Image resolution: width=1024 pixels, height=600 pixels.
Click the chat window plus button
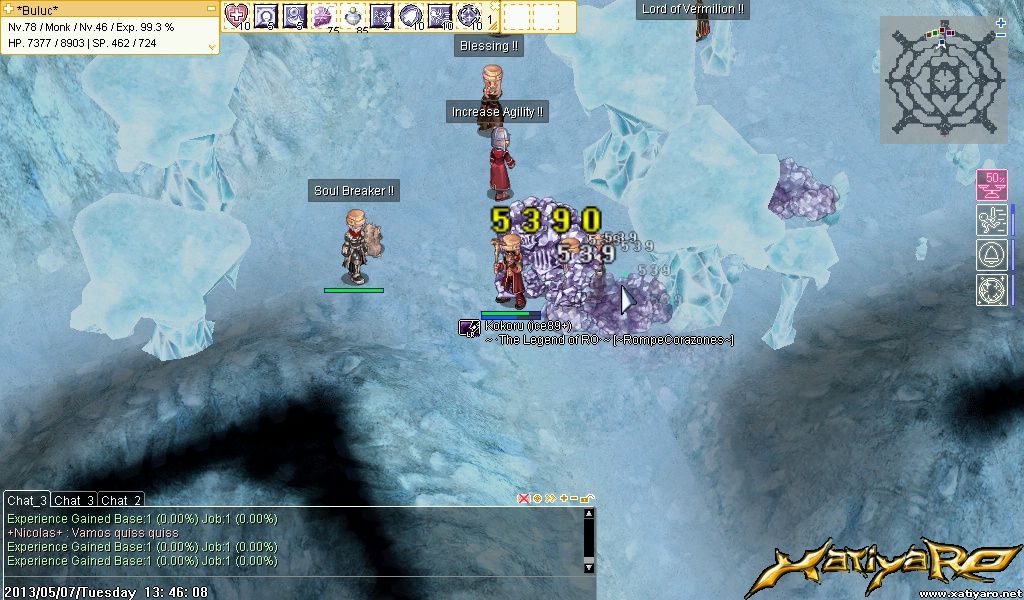point(563,498)
